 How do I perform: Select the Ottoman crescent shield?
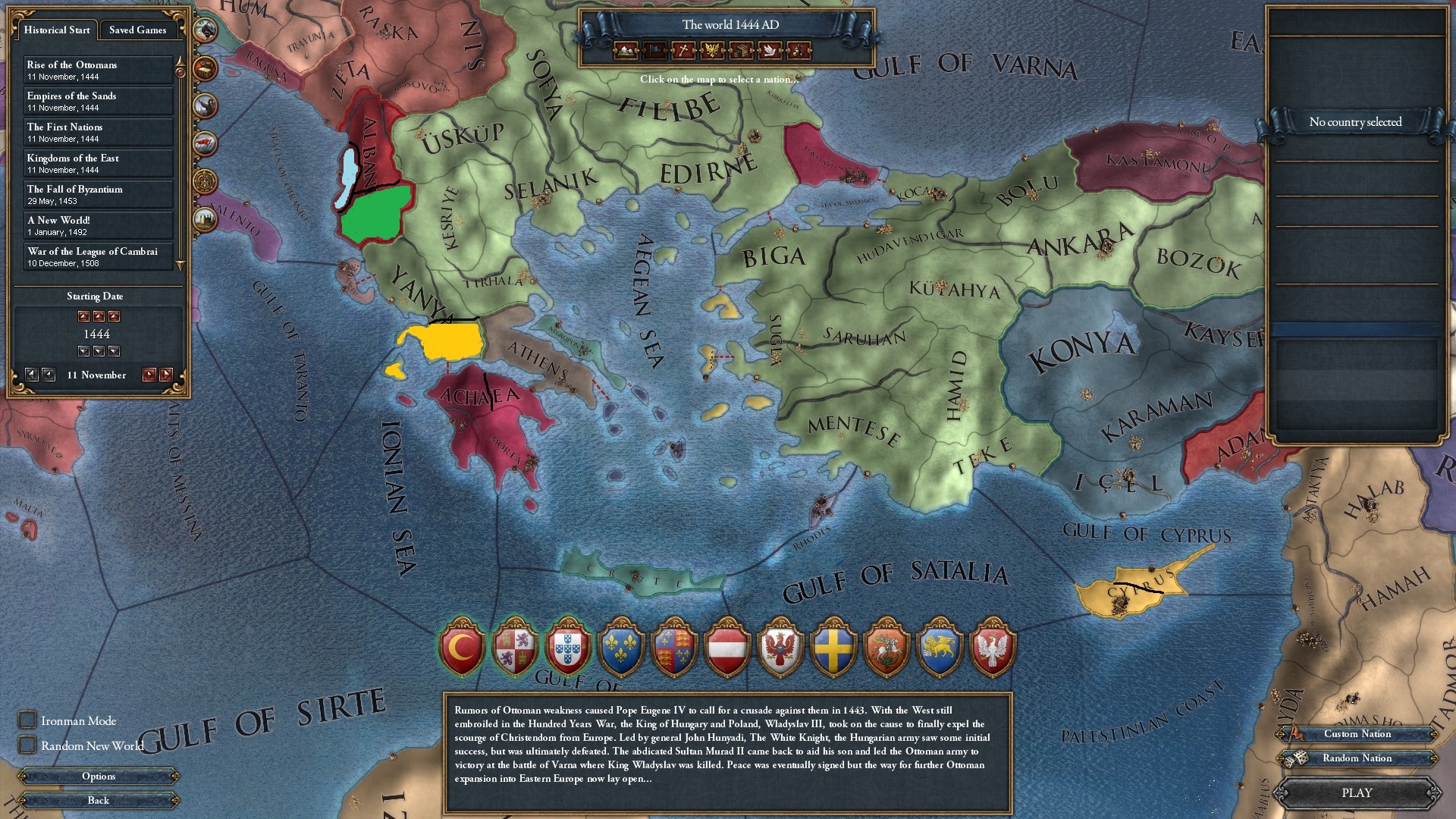point(463,648)
